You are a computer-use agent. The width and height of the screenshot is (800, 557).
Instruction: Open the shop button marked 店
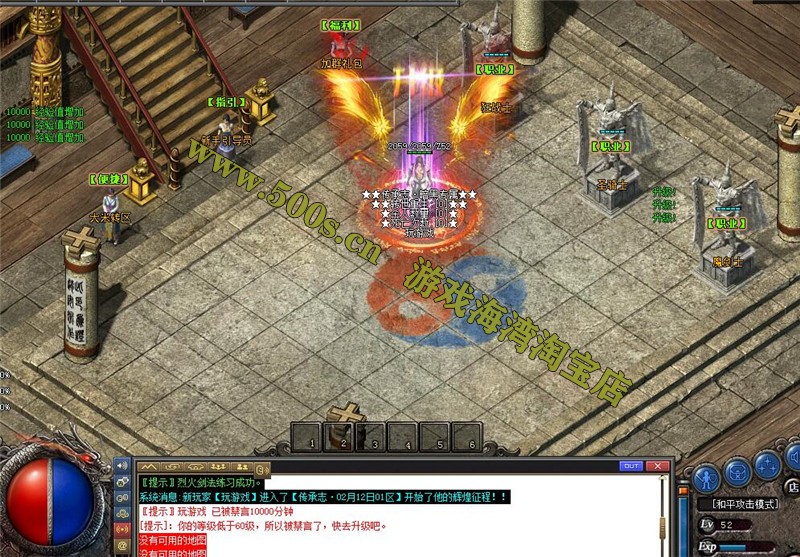point(793,488)
